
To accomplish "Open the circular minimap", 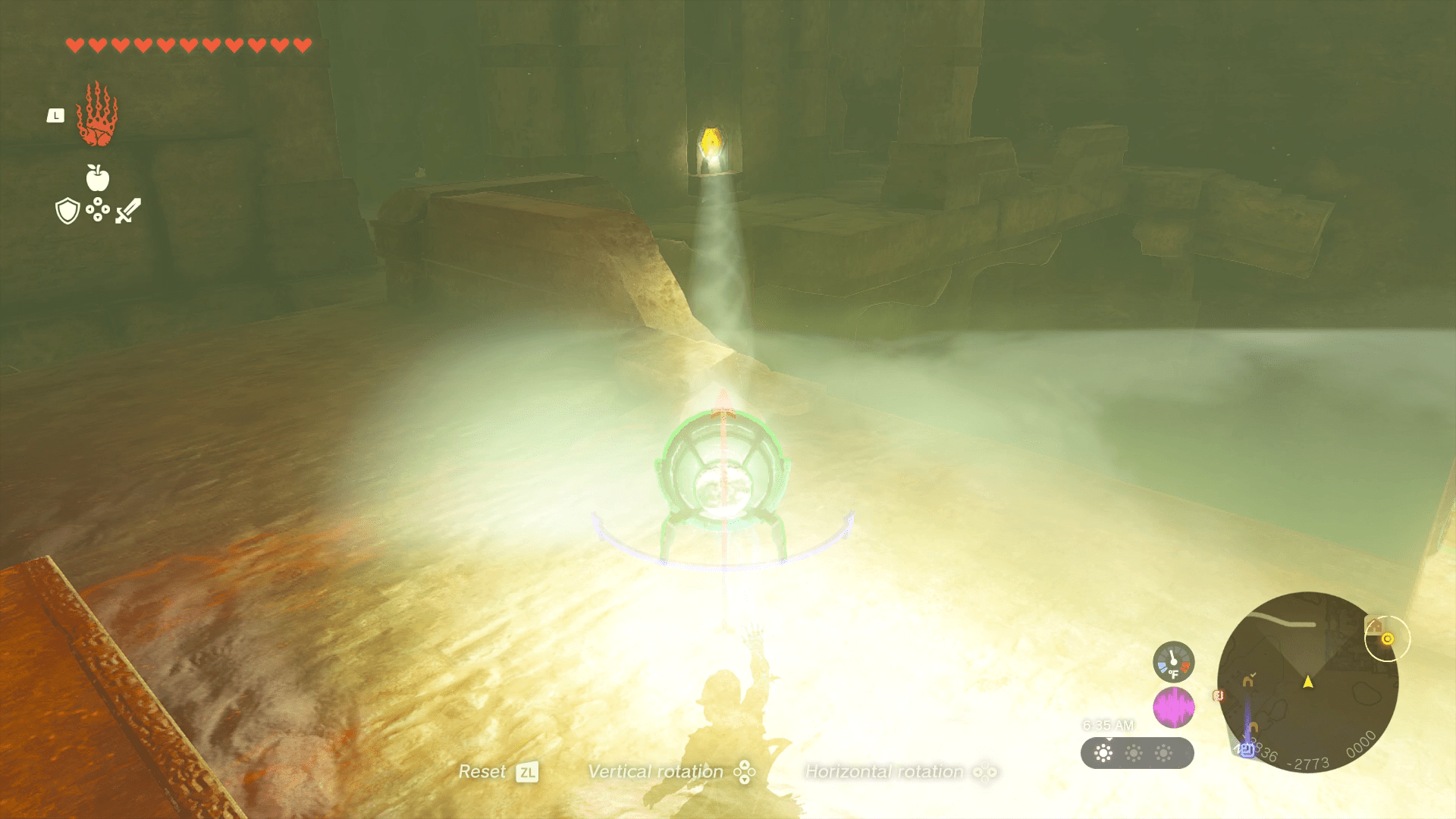I will click(1307, 682).
